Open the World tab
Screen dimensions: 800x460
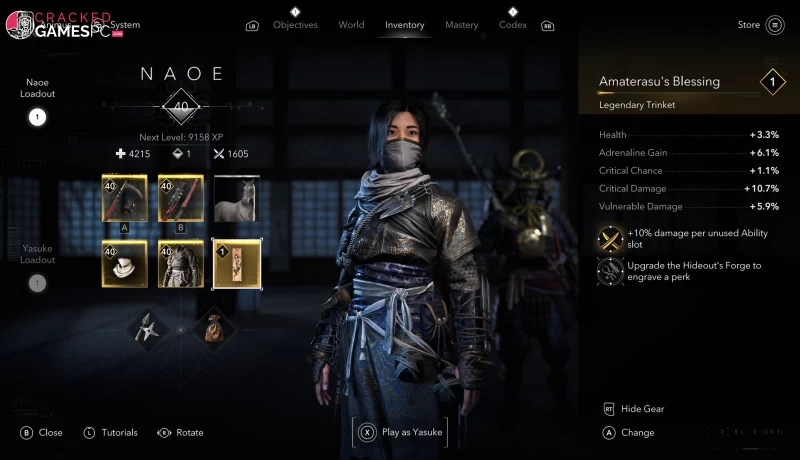pos(351,25)
